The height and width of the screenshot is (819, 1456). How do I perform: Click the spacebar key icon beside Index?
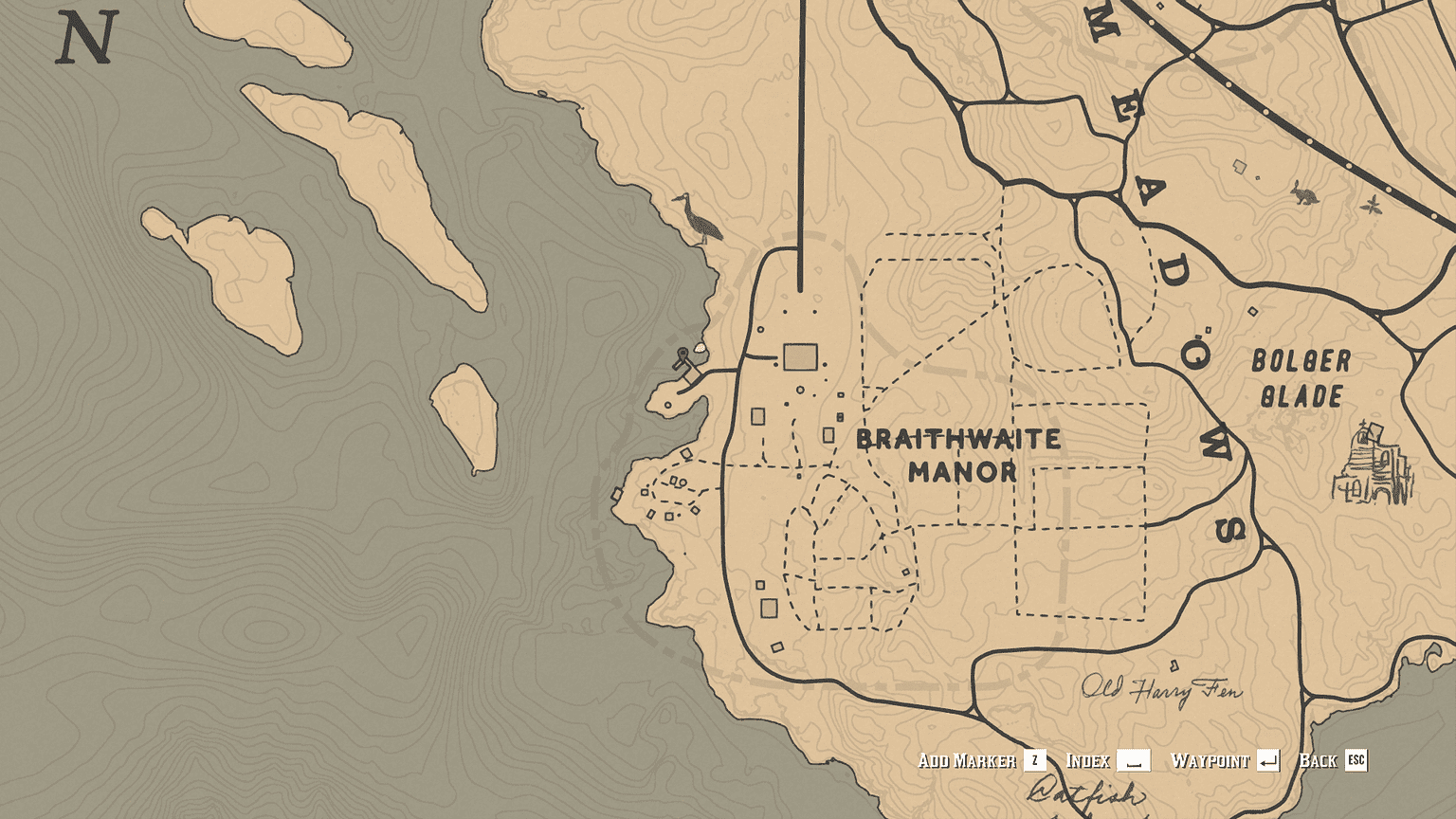(x=1134, y=761)
